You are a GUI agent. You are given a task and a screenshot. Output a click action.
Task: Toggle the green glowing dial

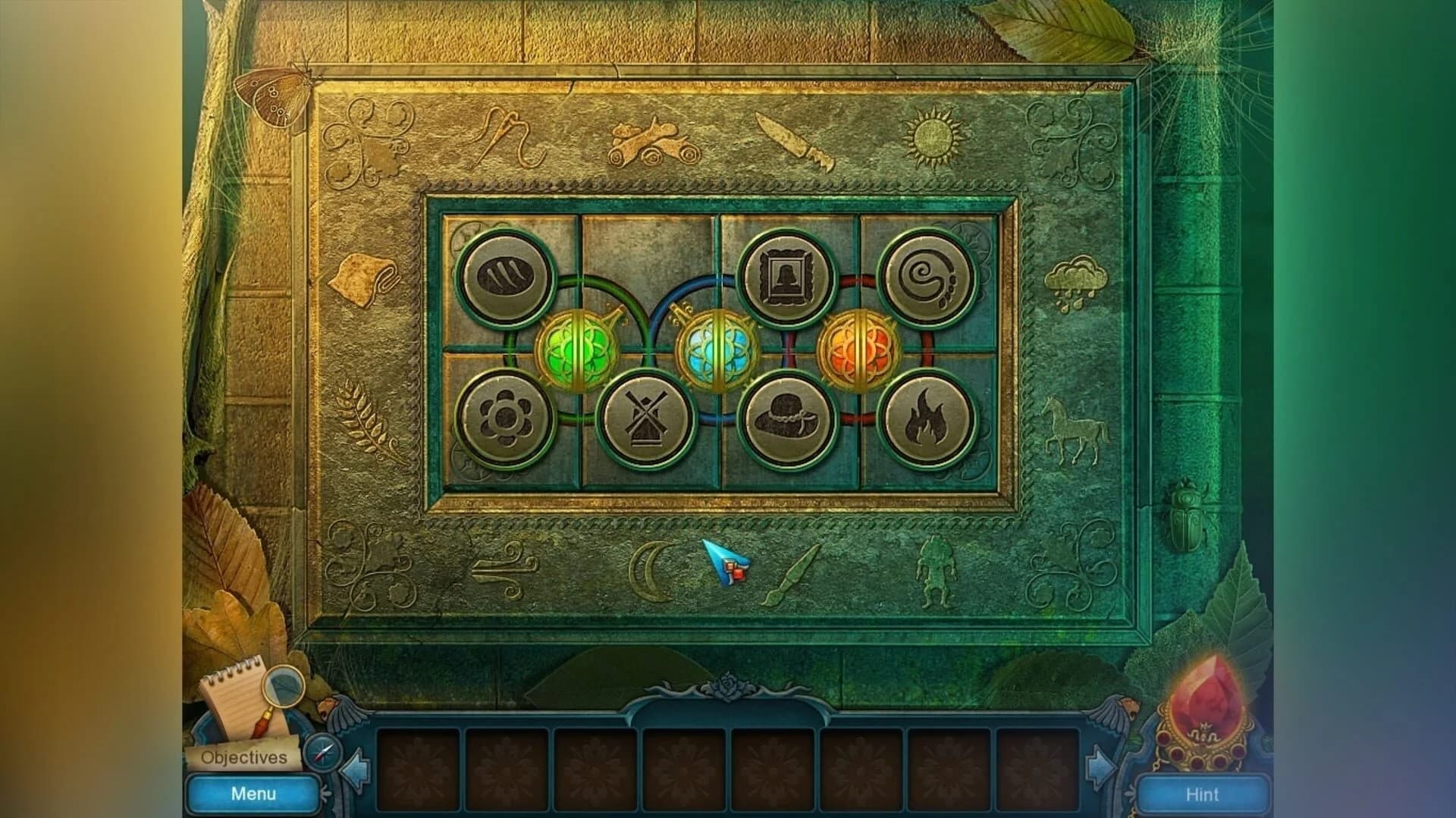point(579,351)
